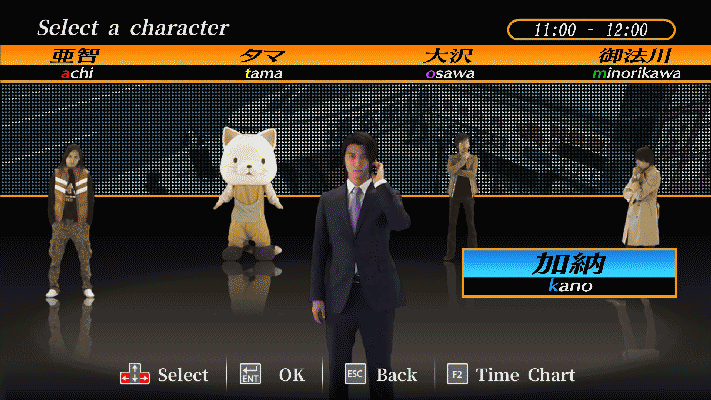The height and width of the screenshot is (400, 711).
Task: Choose the tama name header
Action: coord(264,63)
